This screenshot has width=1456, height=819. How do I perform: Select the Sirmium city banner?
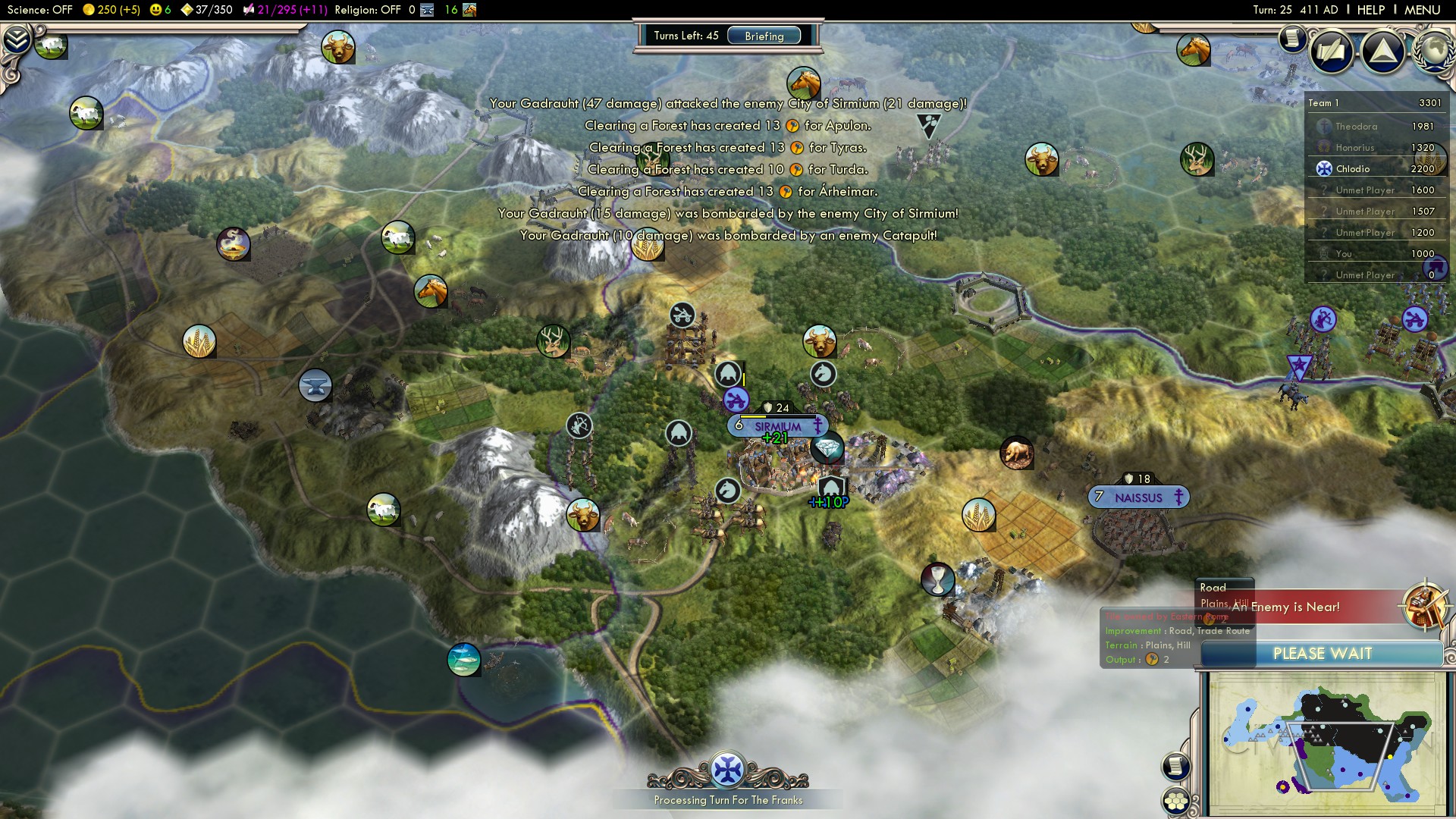[x=777, y=426]
